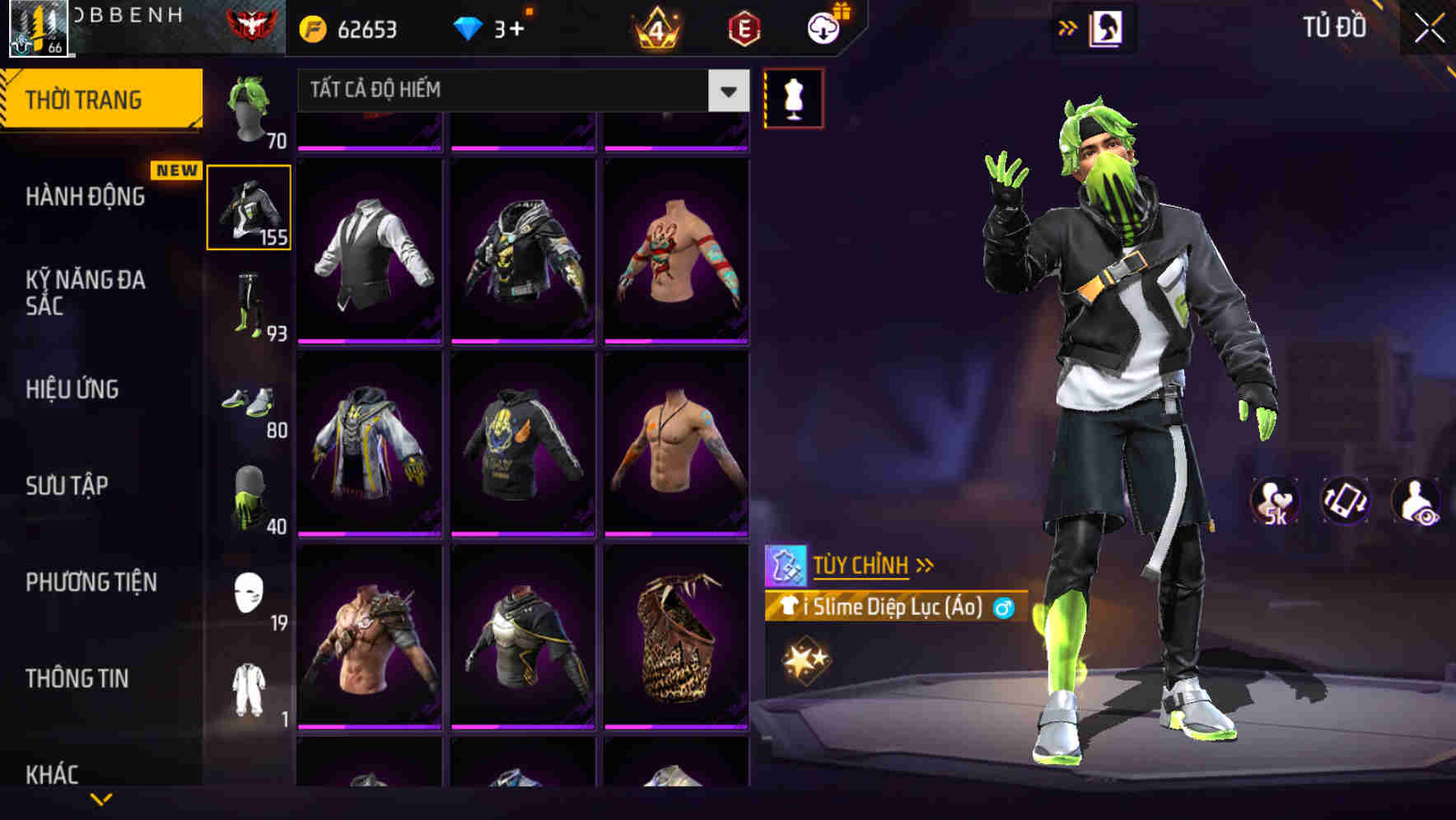Toggle the female character preview icon
Image resolution: width=1456 pixels, height=820 pixels.
tap(1106, 26)
